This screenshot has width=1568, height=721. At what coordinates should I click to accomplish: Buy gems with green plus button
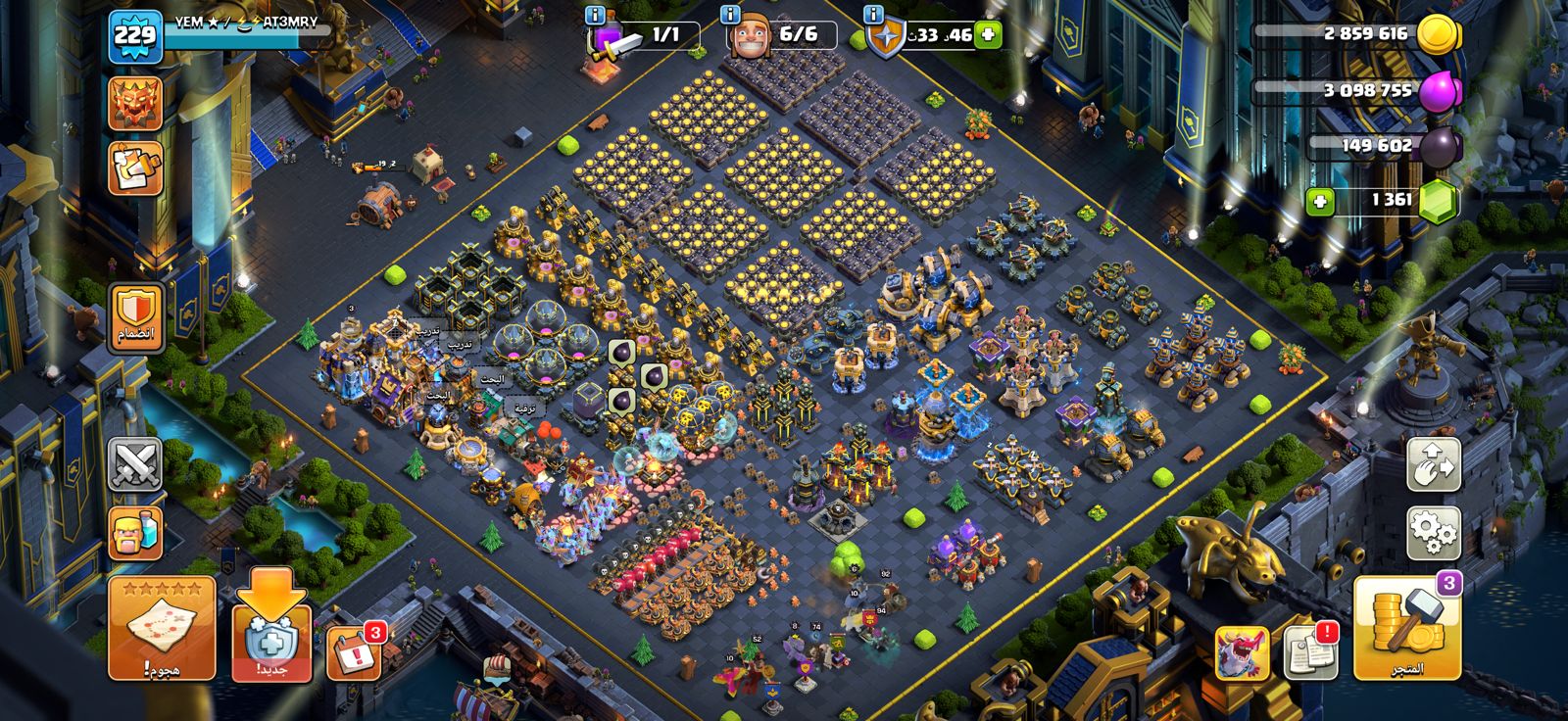pos(1320,202)
